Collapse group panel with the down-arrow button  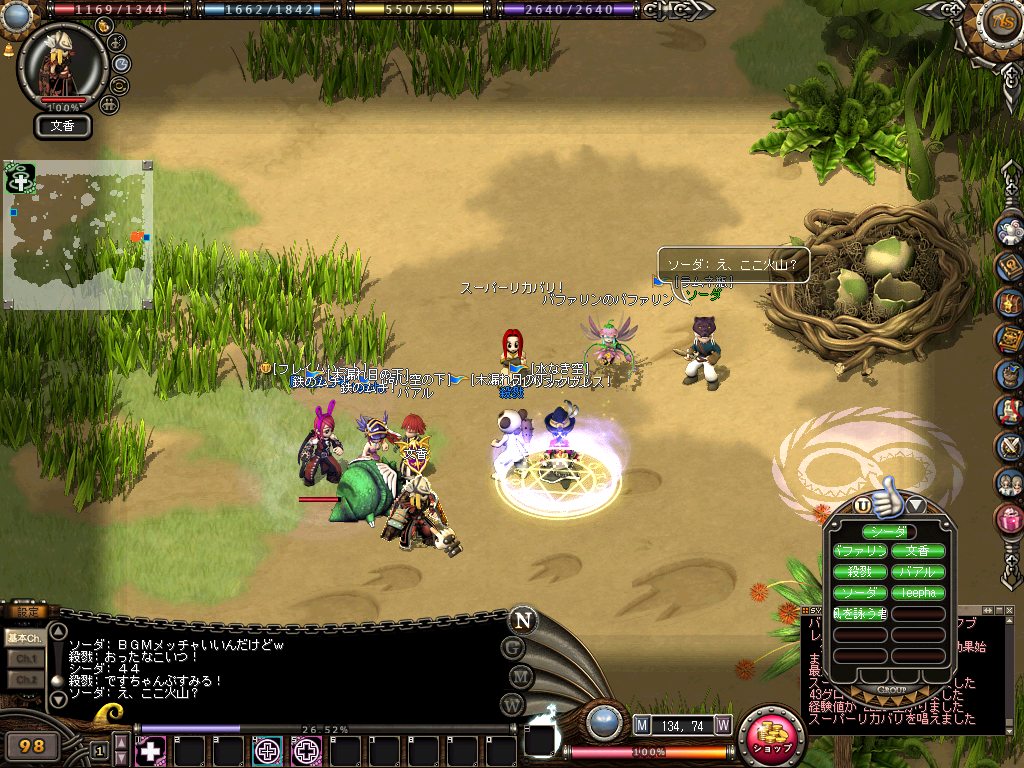click(x=915, y=506)
